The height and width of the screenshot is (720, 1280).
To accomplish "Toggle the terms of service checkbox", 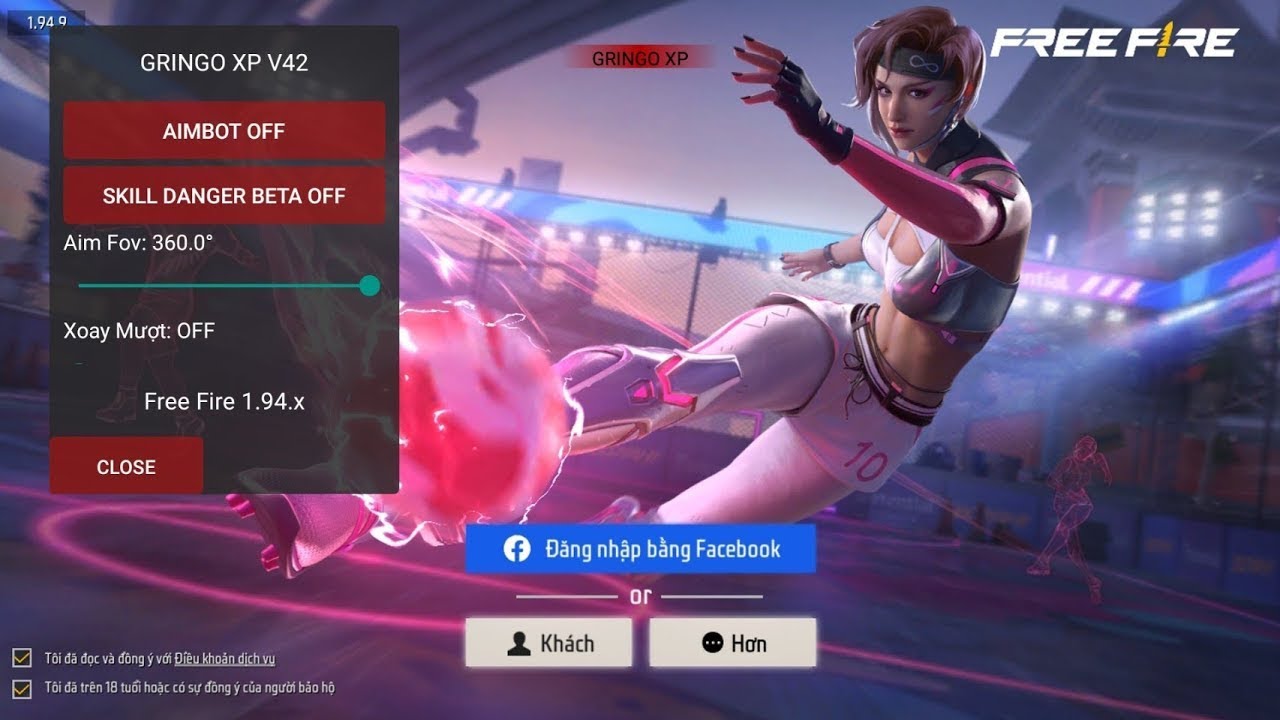I will point(21,658).
